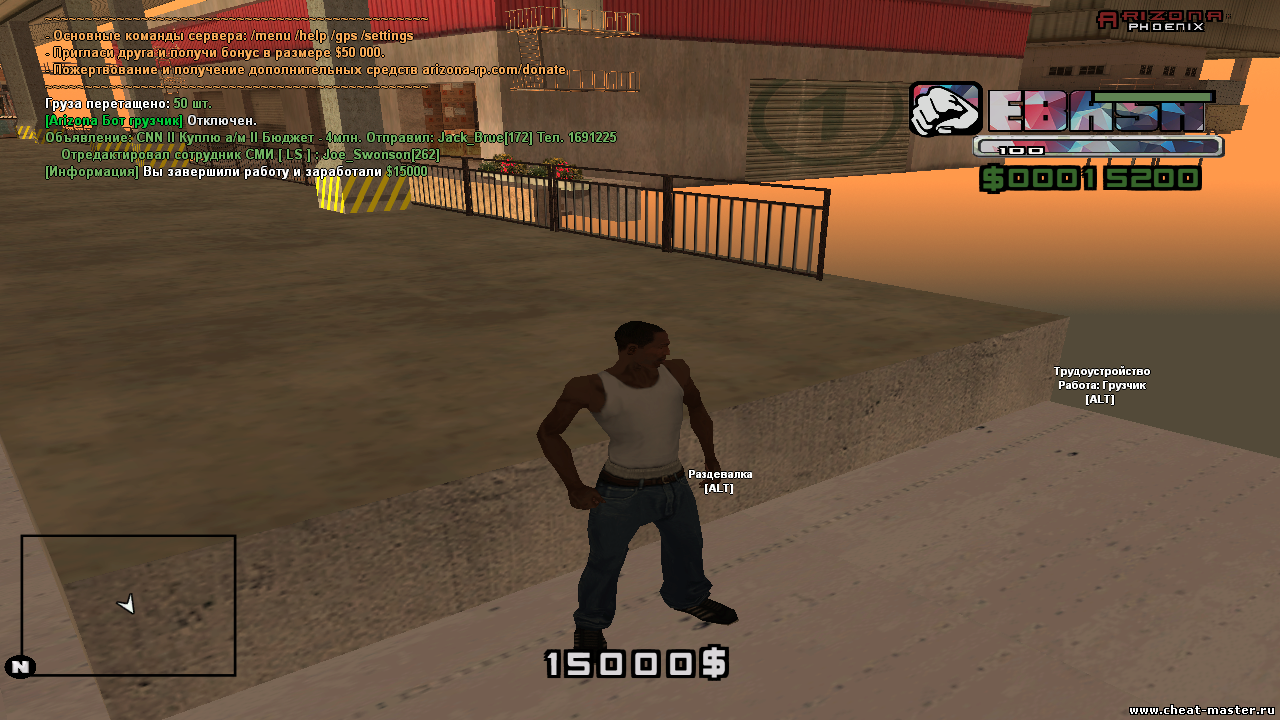Select the north marker on the minimap
This screenshot has width=1280, height=720.
pyautogui.click(x=20, y=667)
